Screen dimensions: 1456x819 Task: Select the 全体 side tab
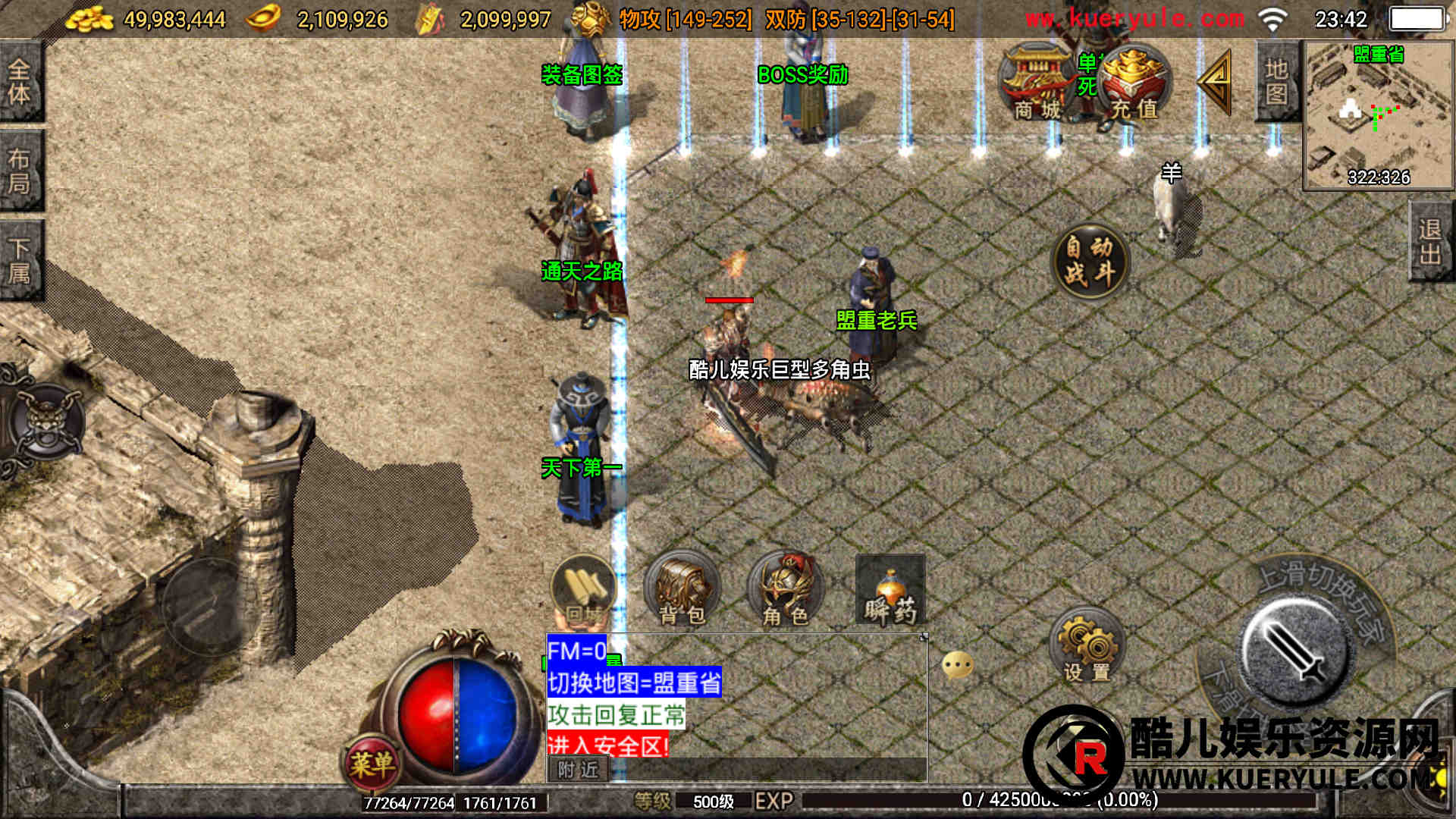click(20, 81)
